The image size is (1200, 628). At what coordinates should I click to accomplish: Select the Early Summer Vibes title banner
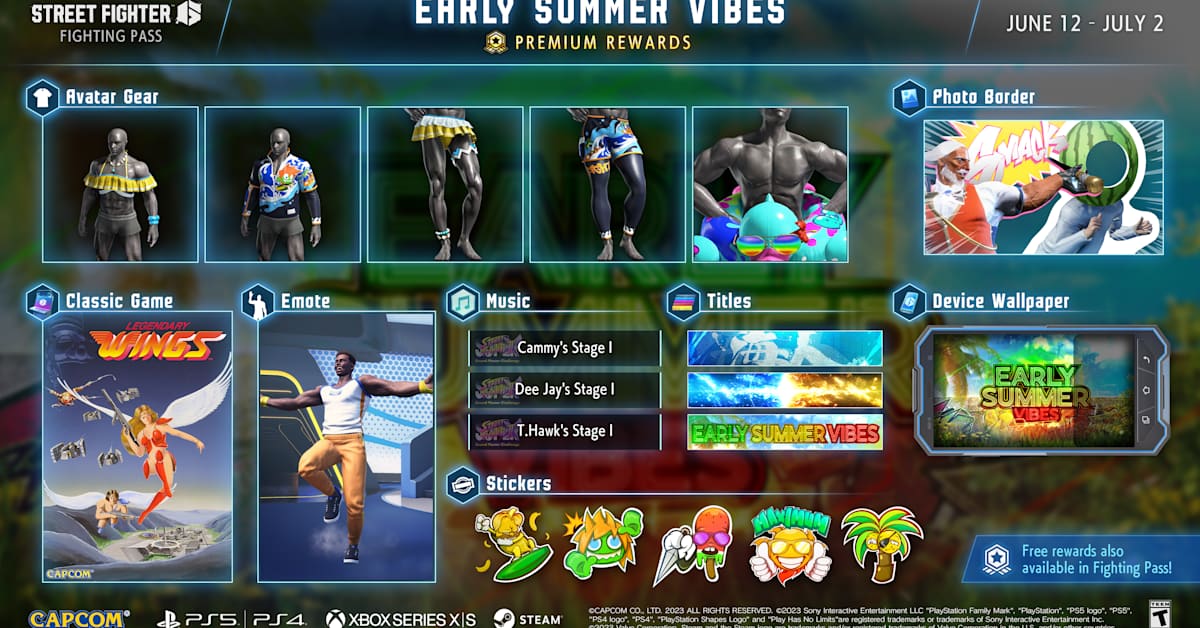[785, 433]
